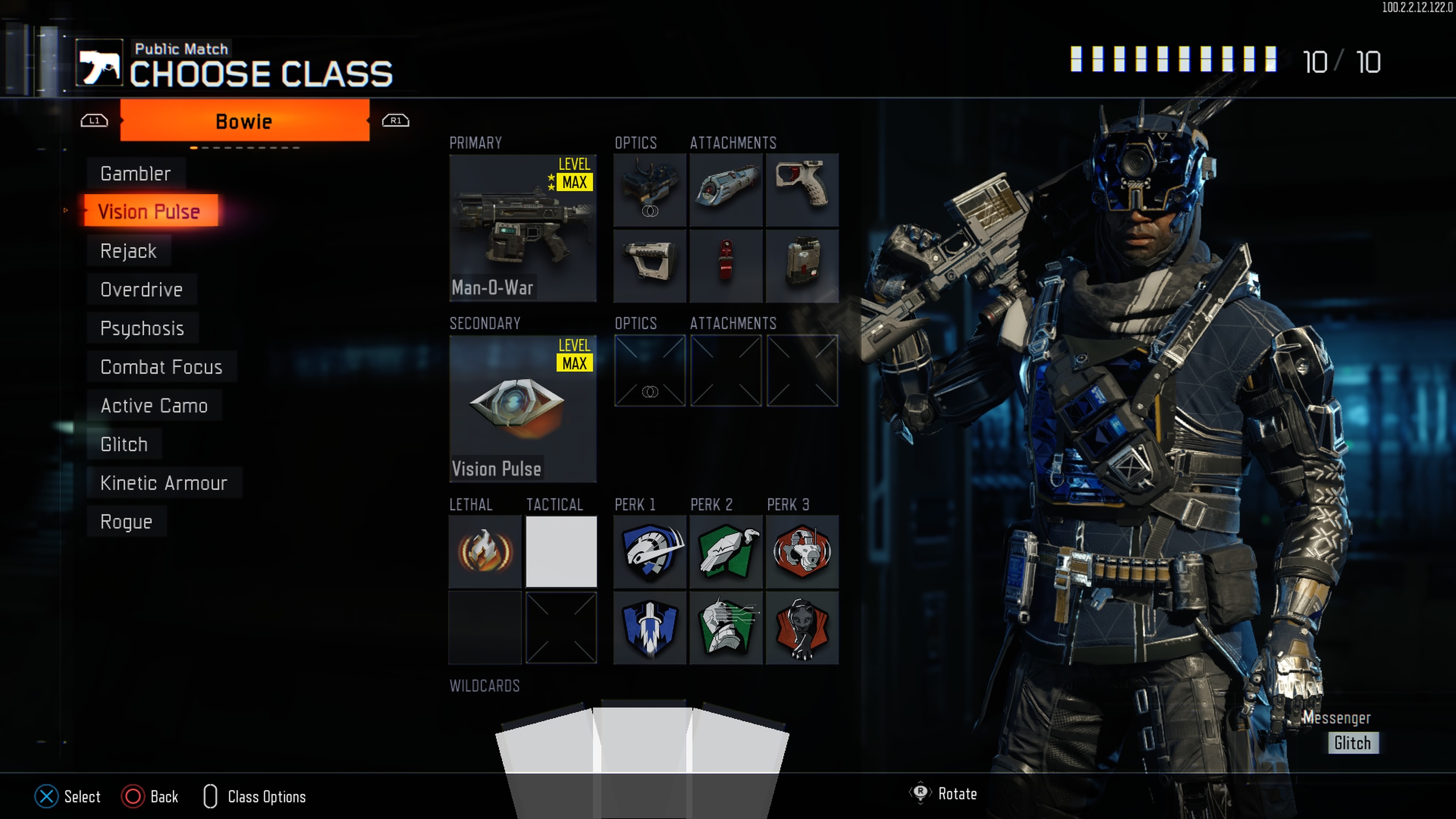Click the Bowie class set tab
The height and width of the screenshot is (819, 1456).
click(x=244, y=121)
